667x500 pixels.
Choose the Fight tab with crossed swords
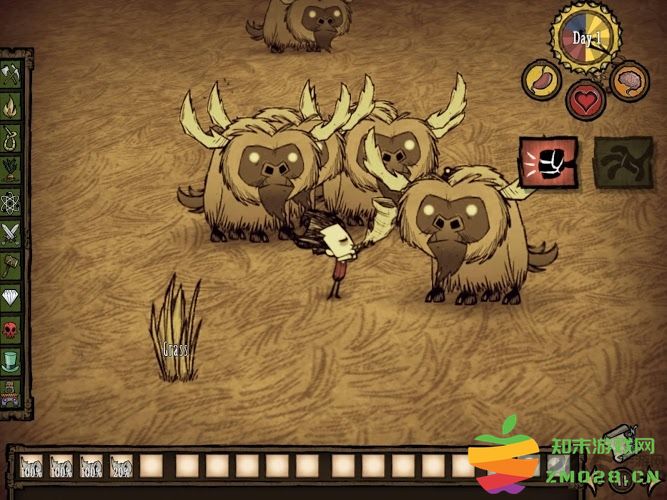13,233
